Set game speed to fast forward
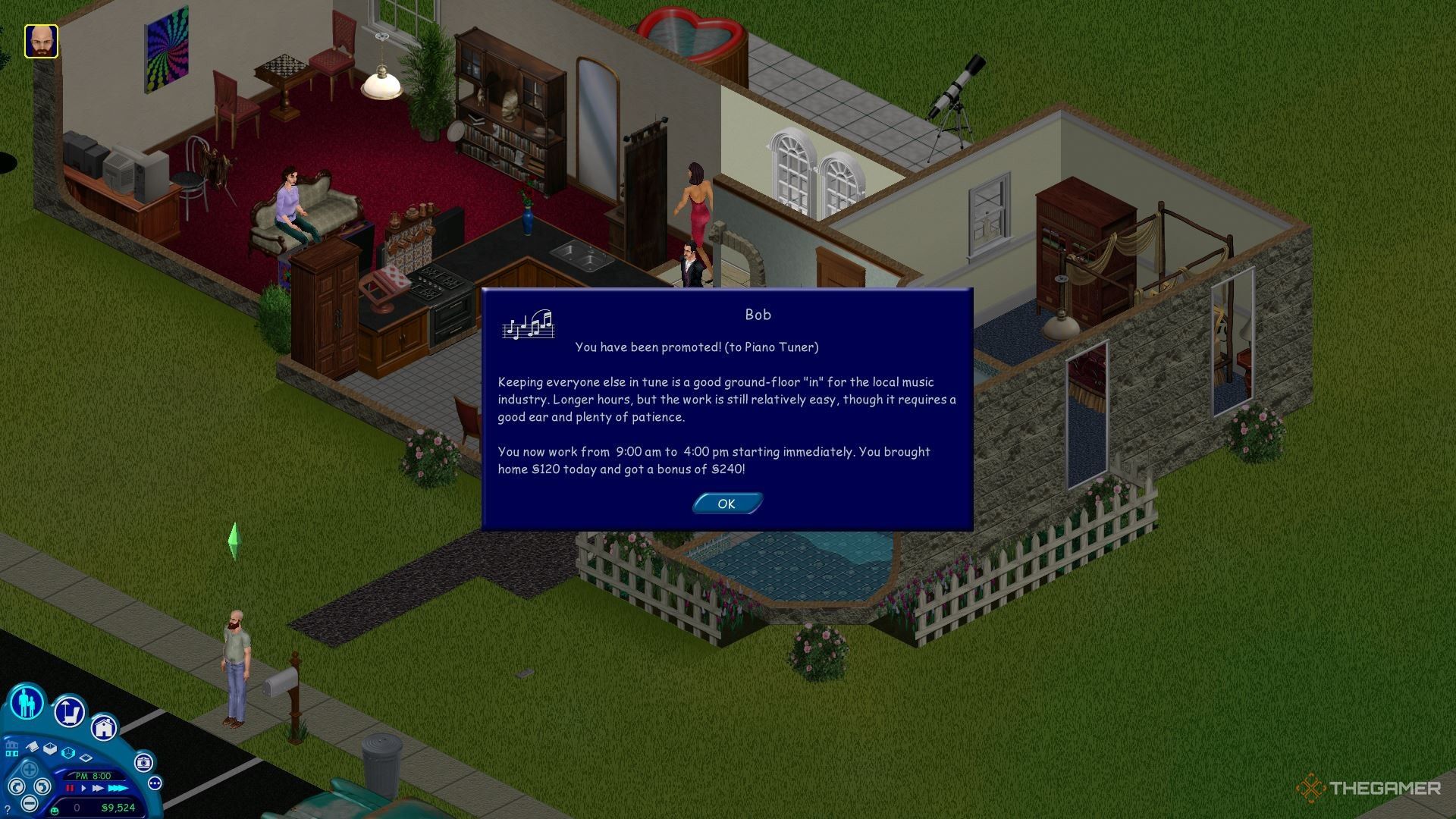 coord(98,788)
